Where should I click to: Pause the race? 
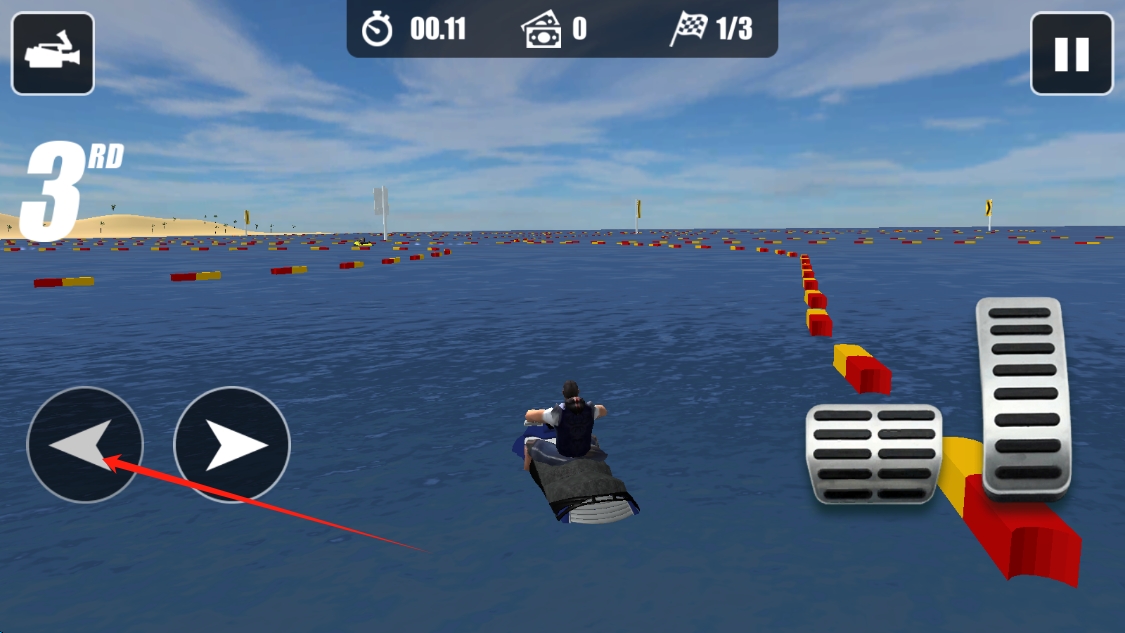(x=1071, y=53)
